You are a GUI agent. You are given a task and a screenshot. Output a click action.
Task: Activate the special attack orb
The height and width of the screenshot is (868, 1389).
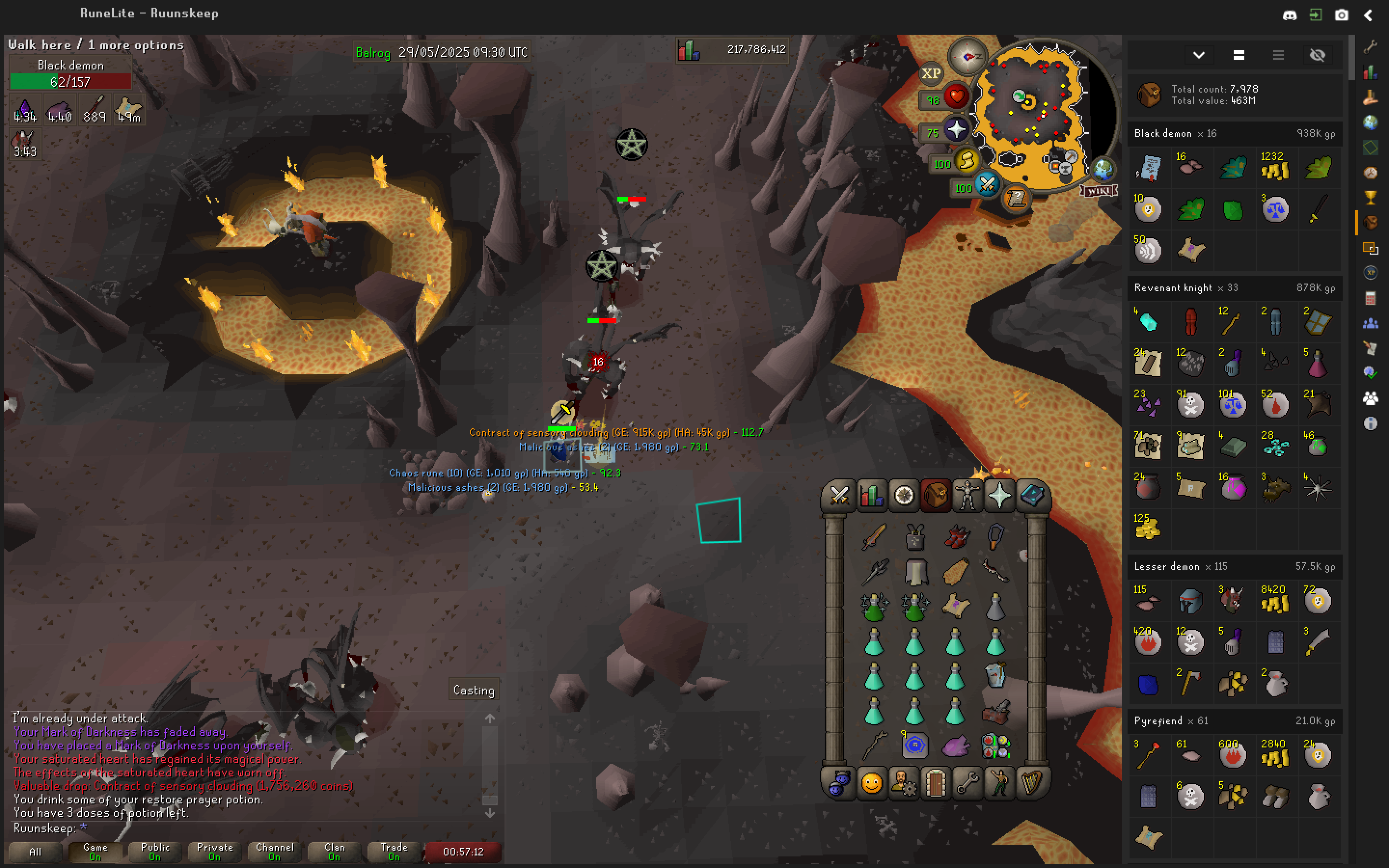(987, 185)
